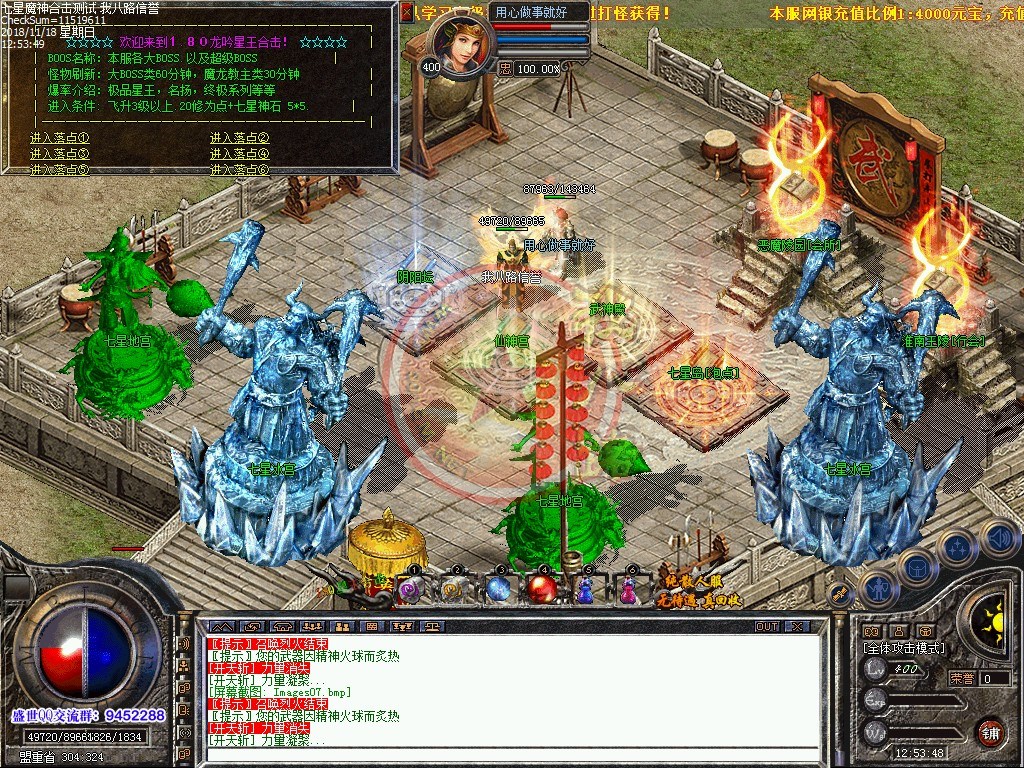The height and width of the screenshot is (768, 1024).
Task: Enter via the 进入落点④ link
Action: (x=240, y=154)
